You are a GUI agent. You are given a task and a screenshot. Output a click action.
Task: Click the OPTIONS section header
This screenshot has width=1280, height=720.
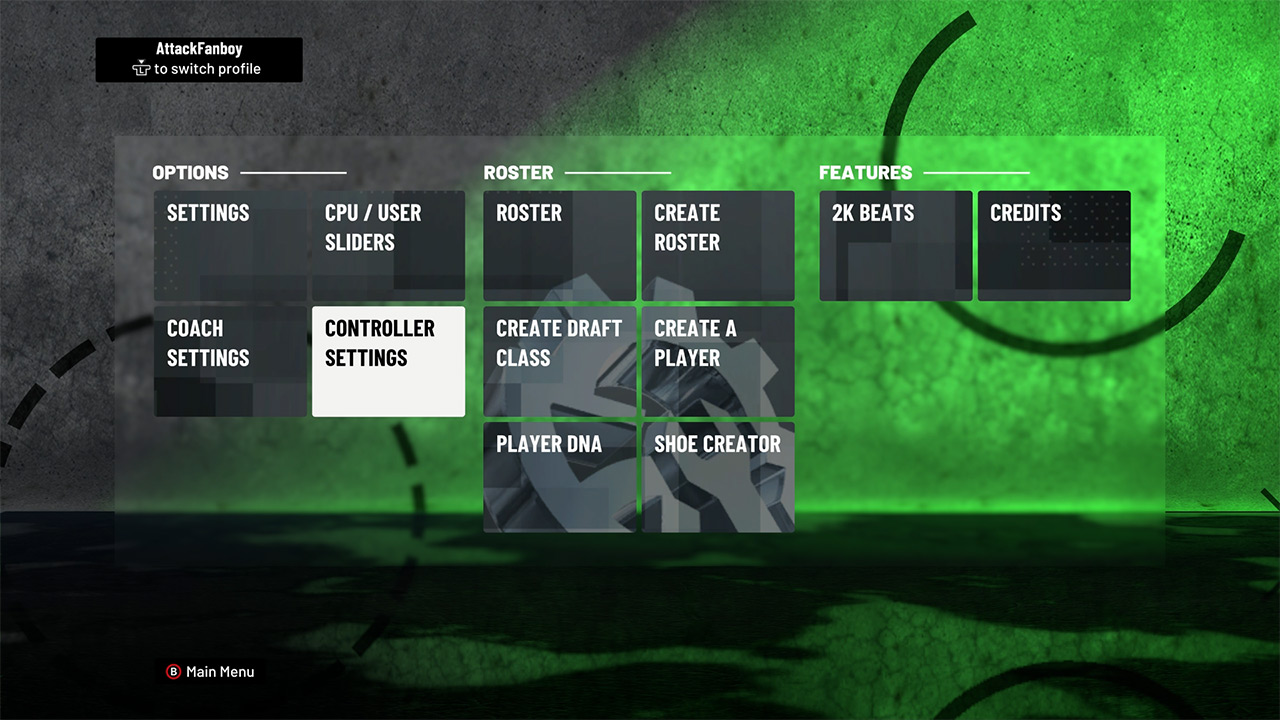[x=190, y=172]
